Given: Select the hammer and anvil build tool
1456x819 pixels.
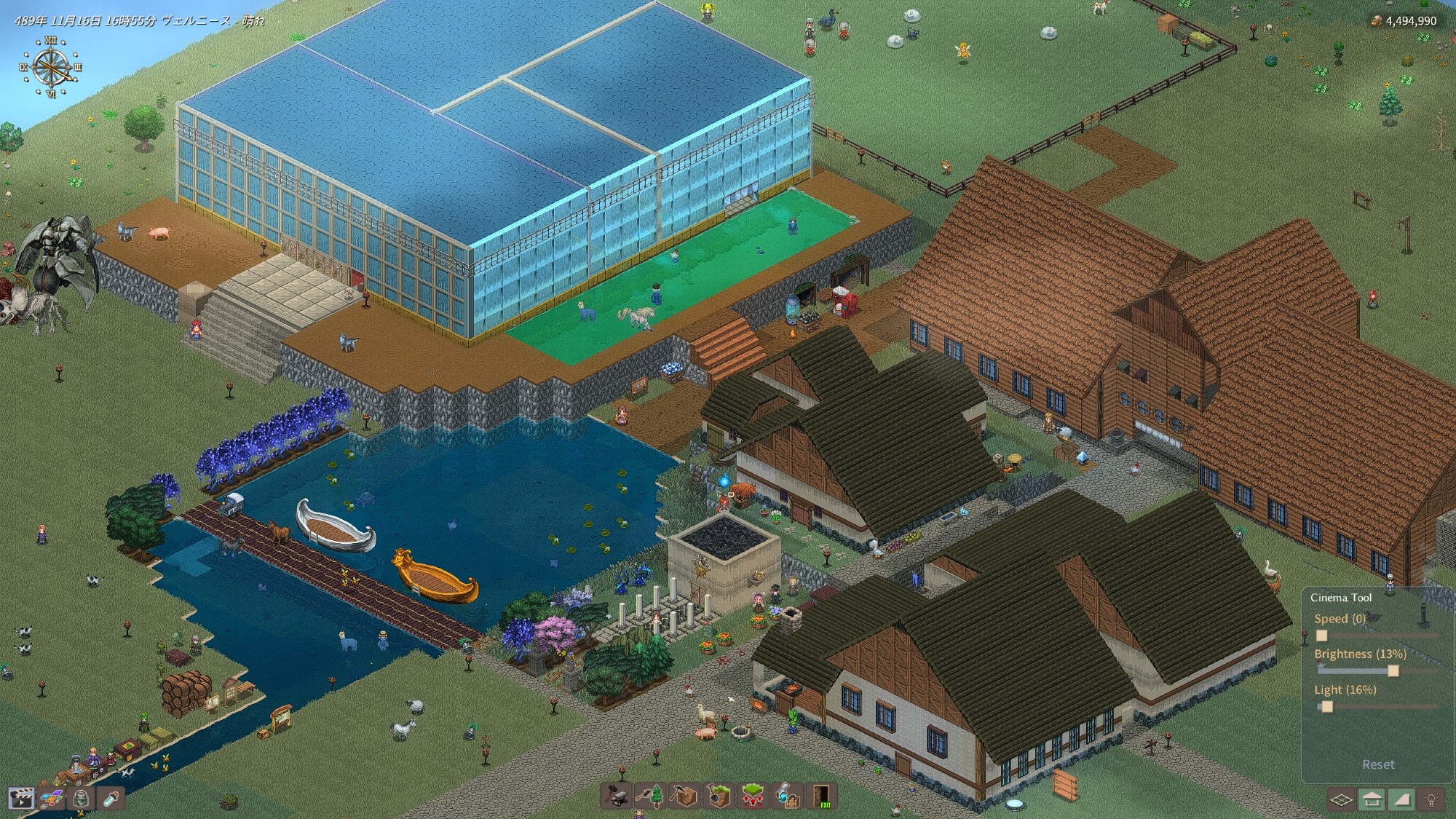Looking at the screenshot, I should (617, 796).
